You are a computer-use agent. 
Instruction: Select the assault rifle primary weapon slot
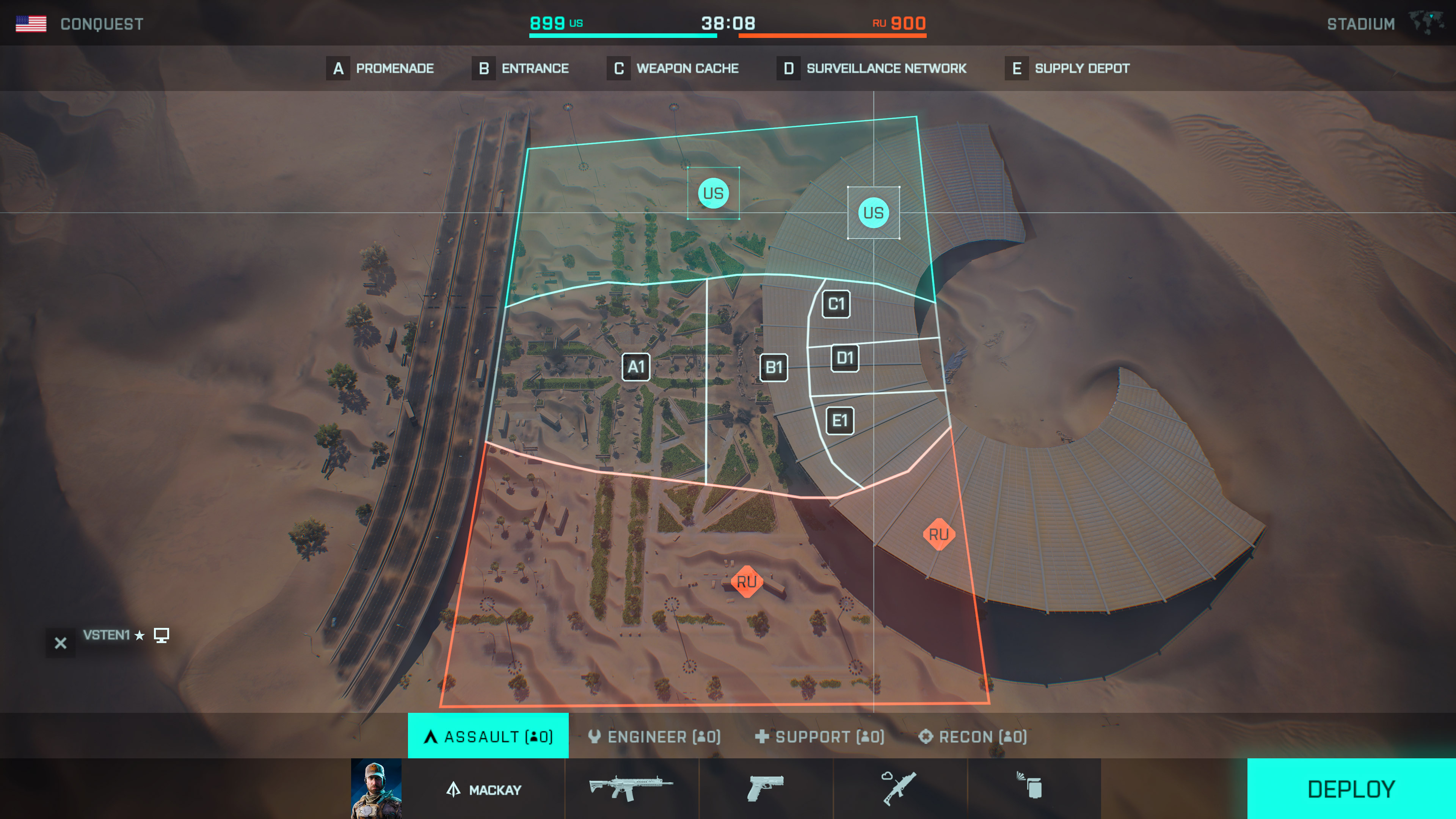coord(631,788)
